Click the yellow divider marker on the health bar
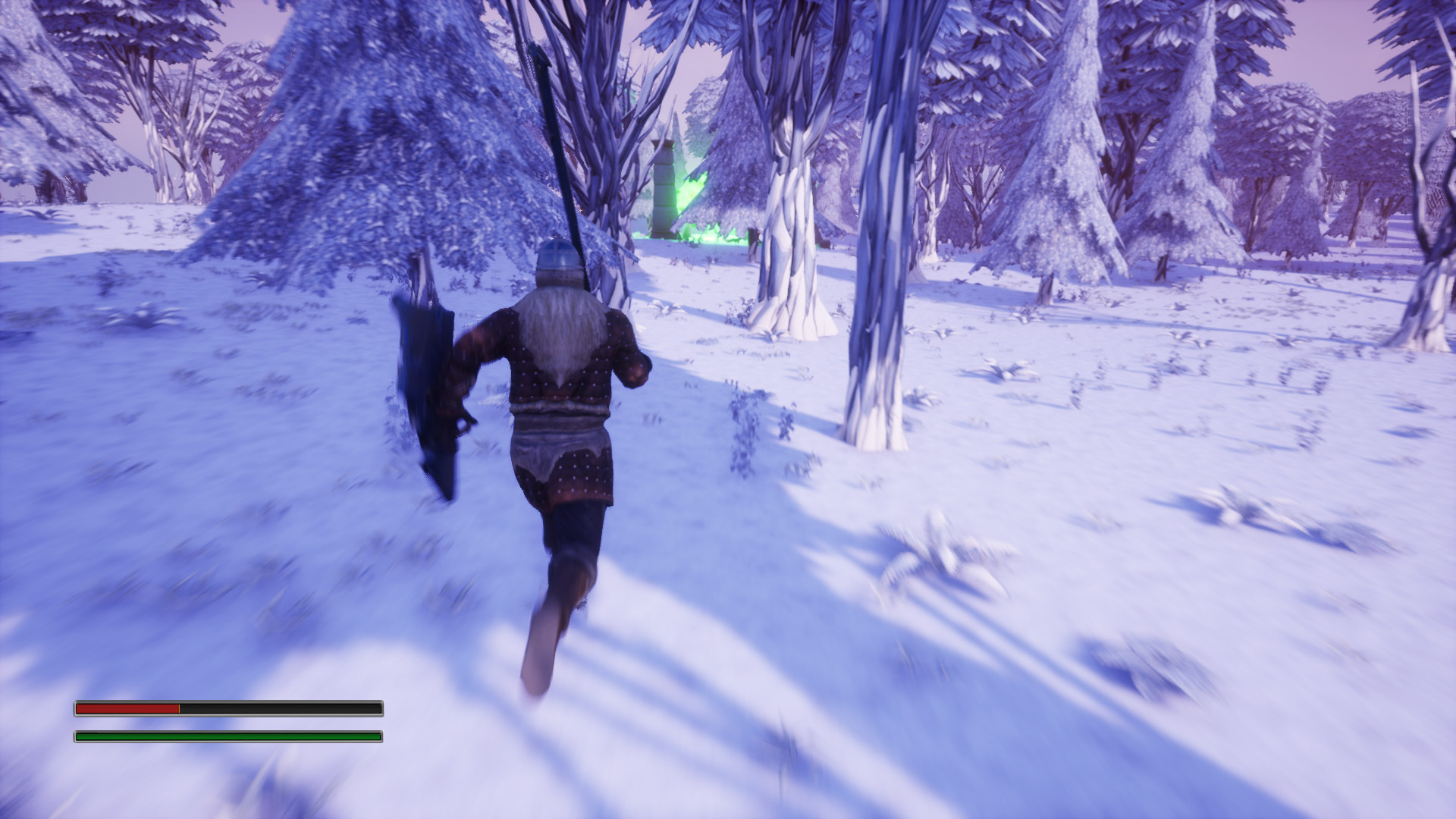Viewport: 1456px width, 819px height. click(x=180, y=708)
